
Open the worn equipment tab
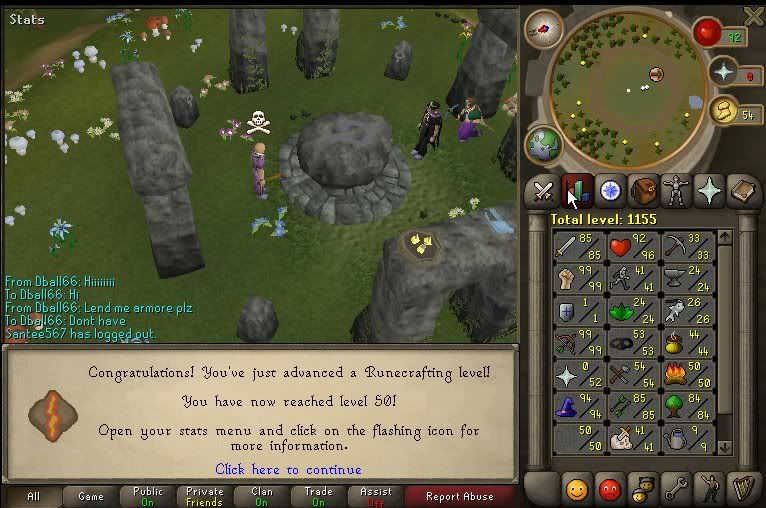pos(677,190)
